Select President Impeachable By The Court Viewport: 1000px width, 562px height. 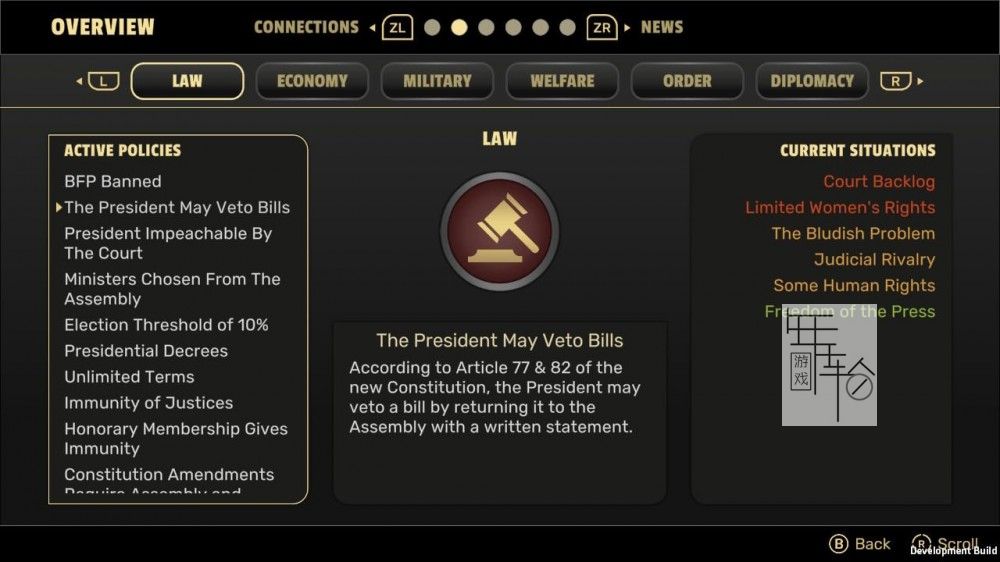tap(168, 243)
